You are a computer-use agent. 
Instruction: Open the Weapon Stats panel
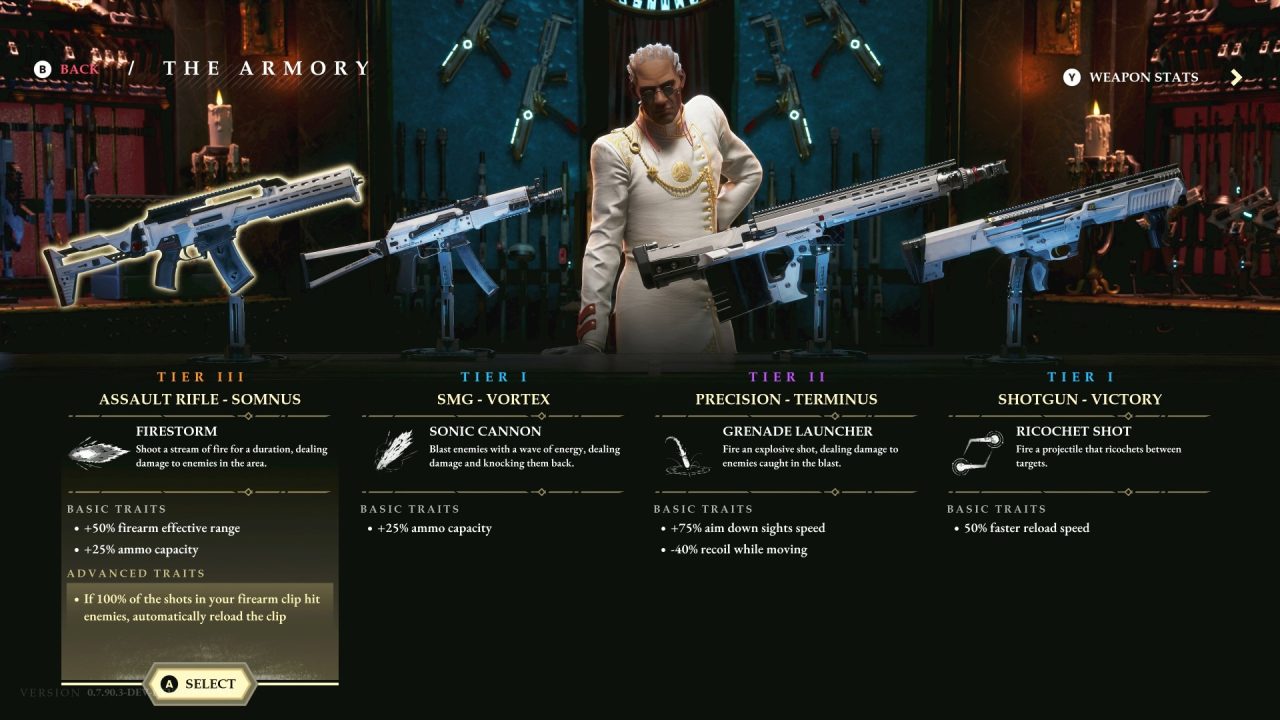pos(1145,77)
